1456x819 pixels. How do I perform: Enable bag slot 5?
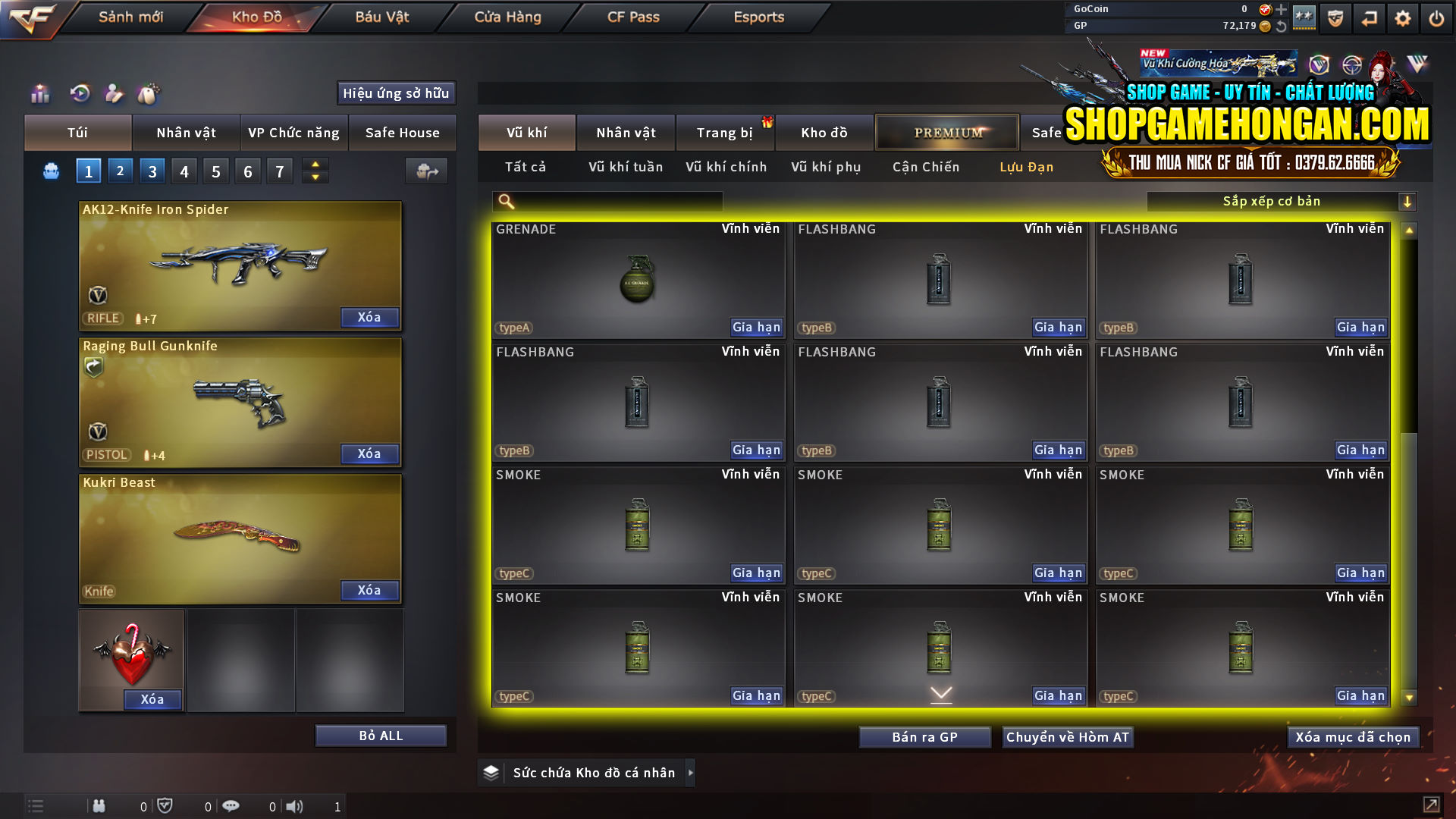coord(215,170)
